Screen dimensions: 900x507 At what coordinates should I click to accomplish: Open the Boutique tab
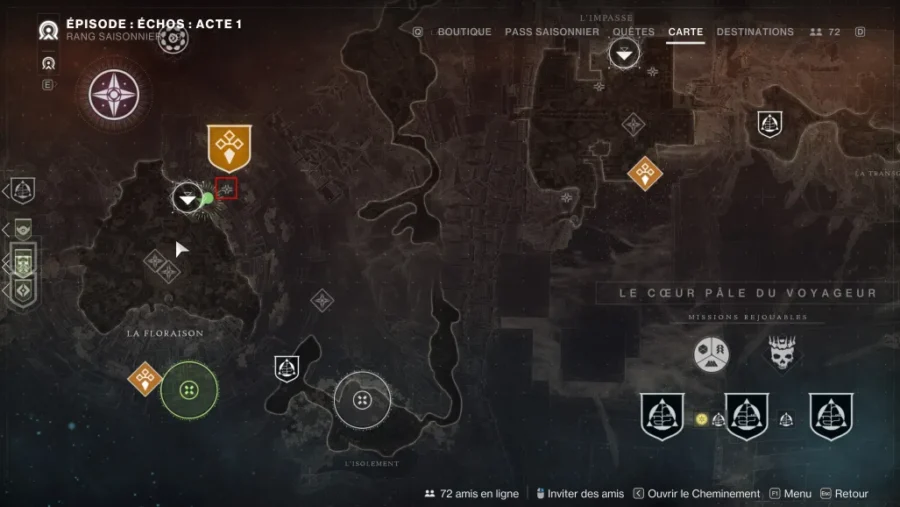pyautogui.click(x=464, y=32)
